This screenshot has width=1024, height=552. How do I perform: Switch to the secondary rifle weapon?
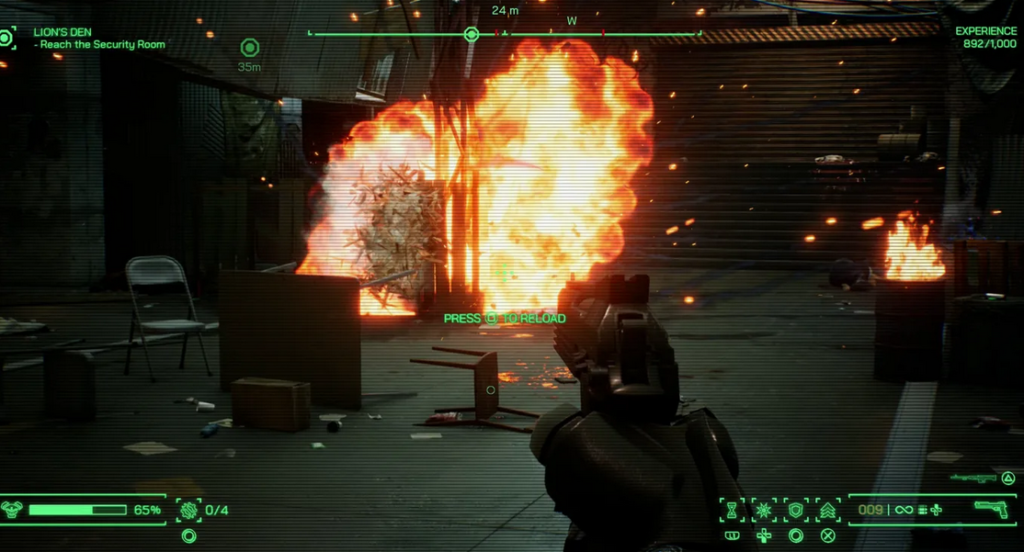(973, 478)
